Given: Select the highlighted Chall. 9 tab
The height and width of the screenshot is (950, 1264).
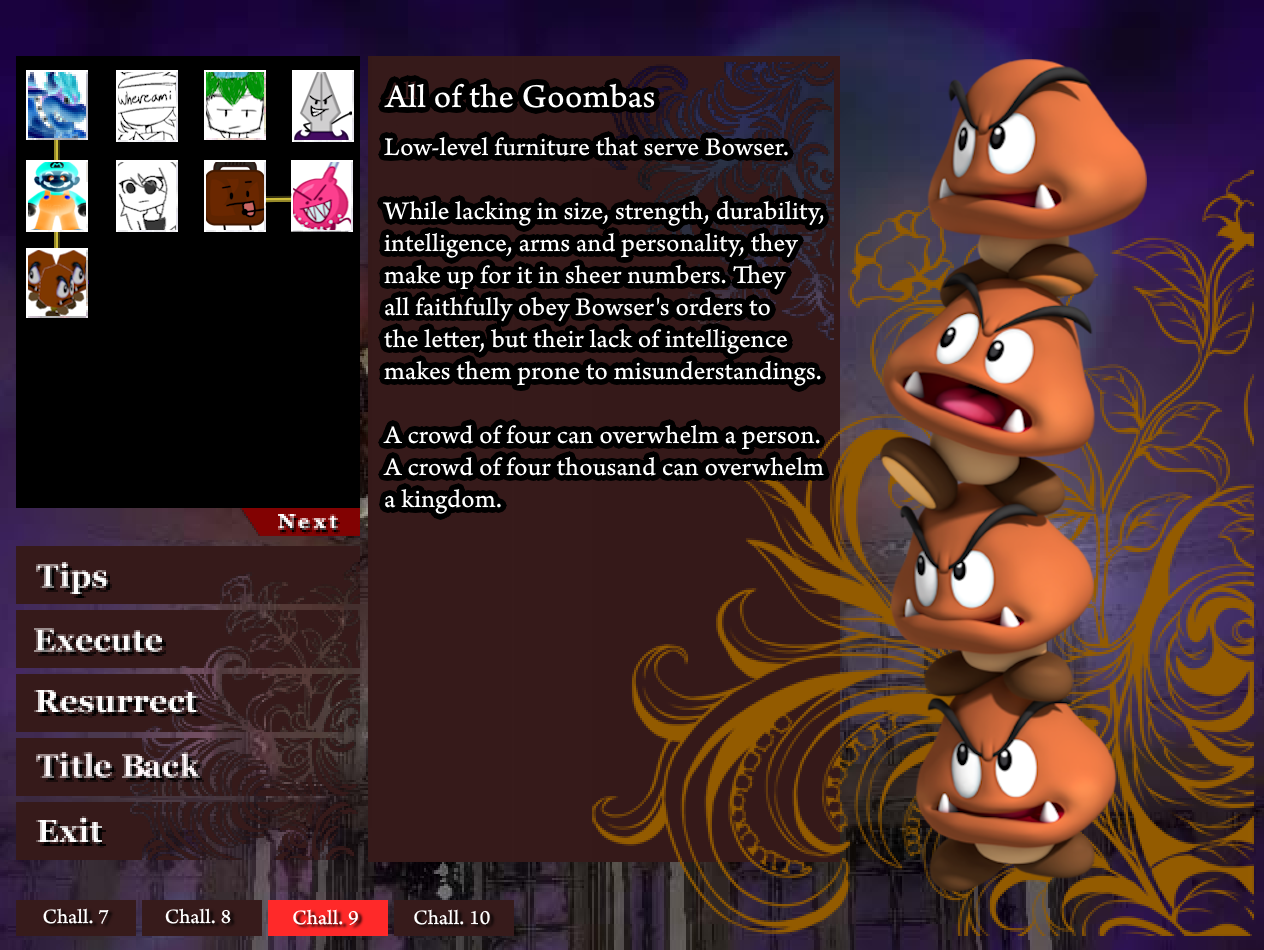Looking at the screenshot, I should click(326, 917).
